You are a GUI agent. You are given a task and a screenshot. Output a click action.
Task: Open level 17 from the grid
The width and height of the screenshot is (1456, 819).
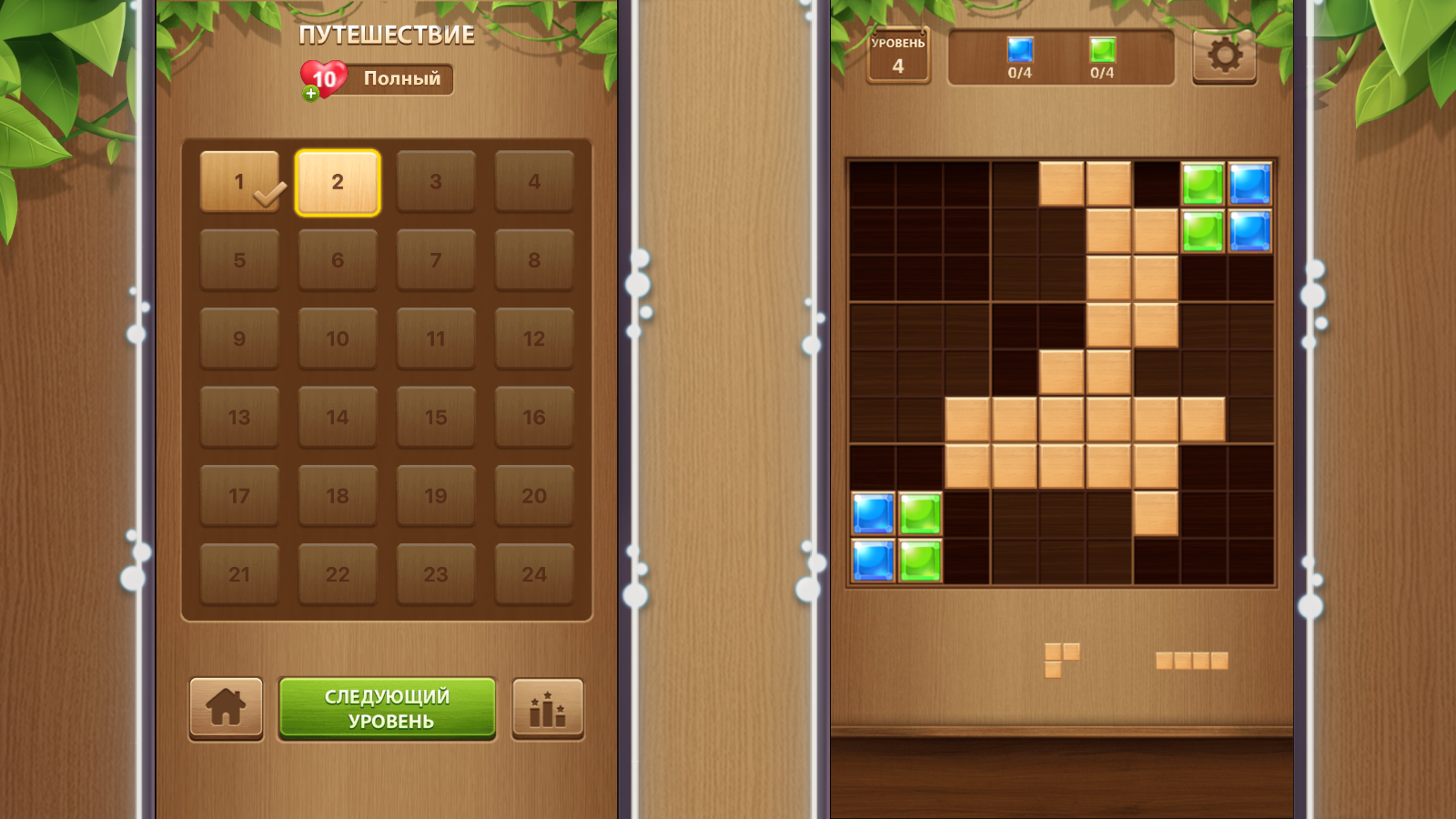click(x=239, y=496)
